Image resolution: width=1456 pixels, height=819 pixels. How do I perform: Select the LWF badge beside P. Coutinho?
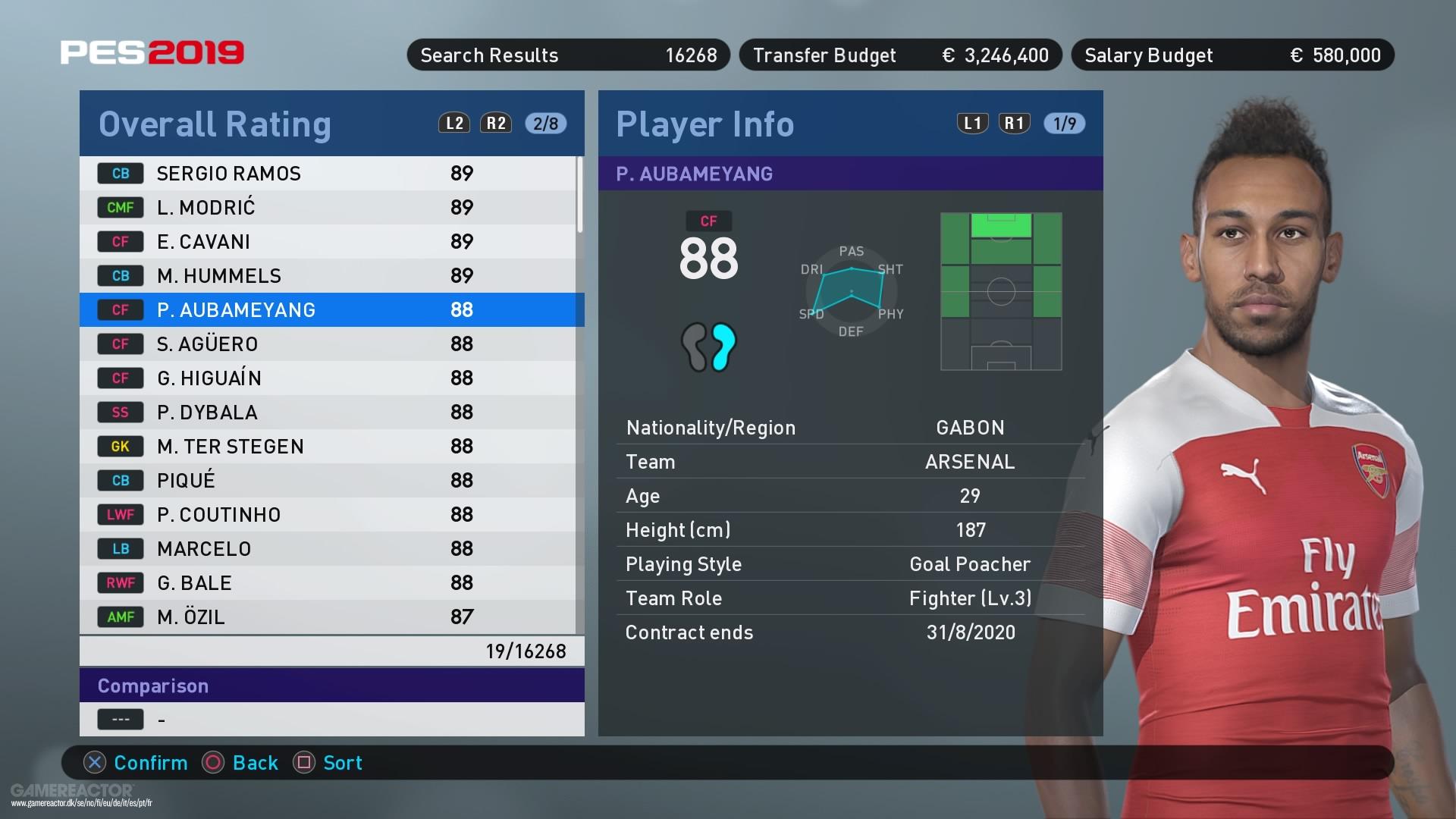121,514
